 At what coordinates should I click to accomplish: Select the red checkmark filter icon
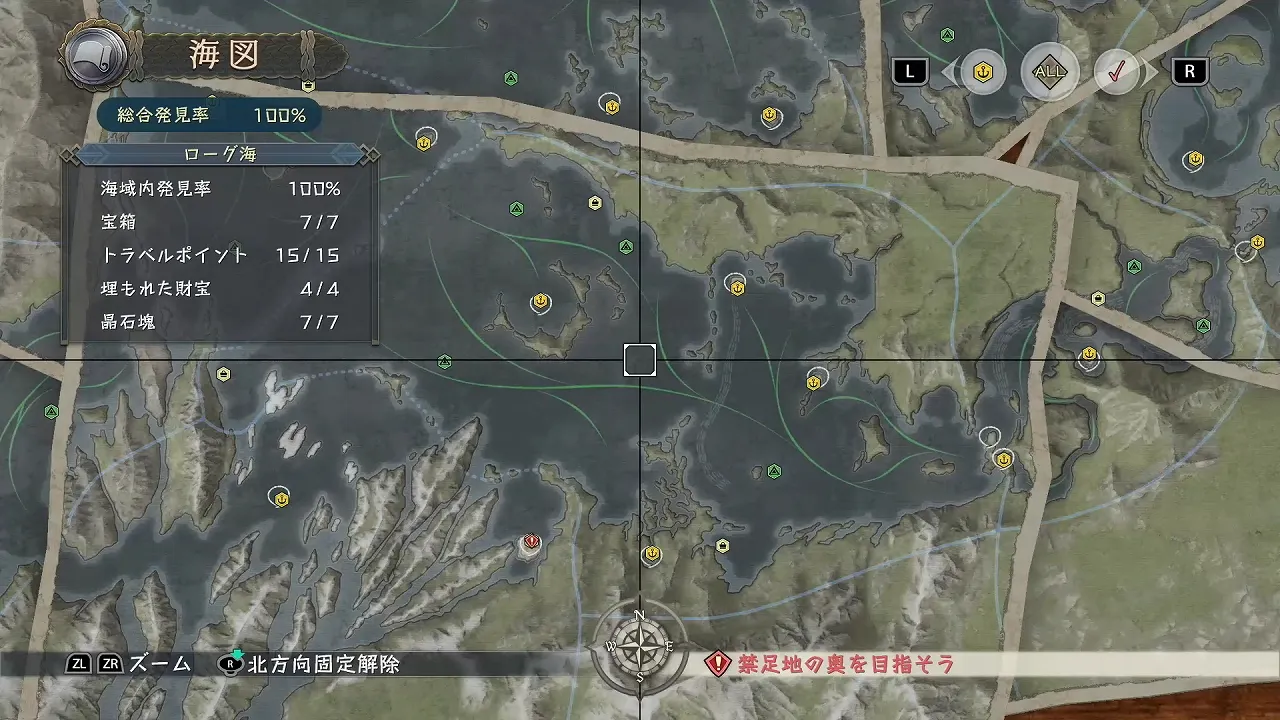click(1118, 71)
